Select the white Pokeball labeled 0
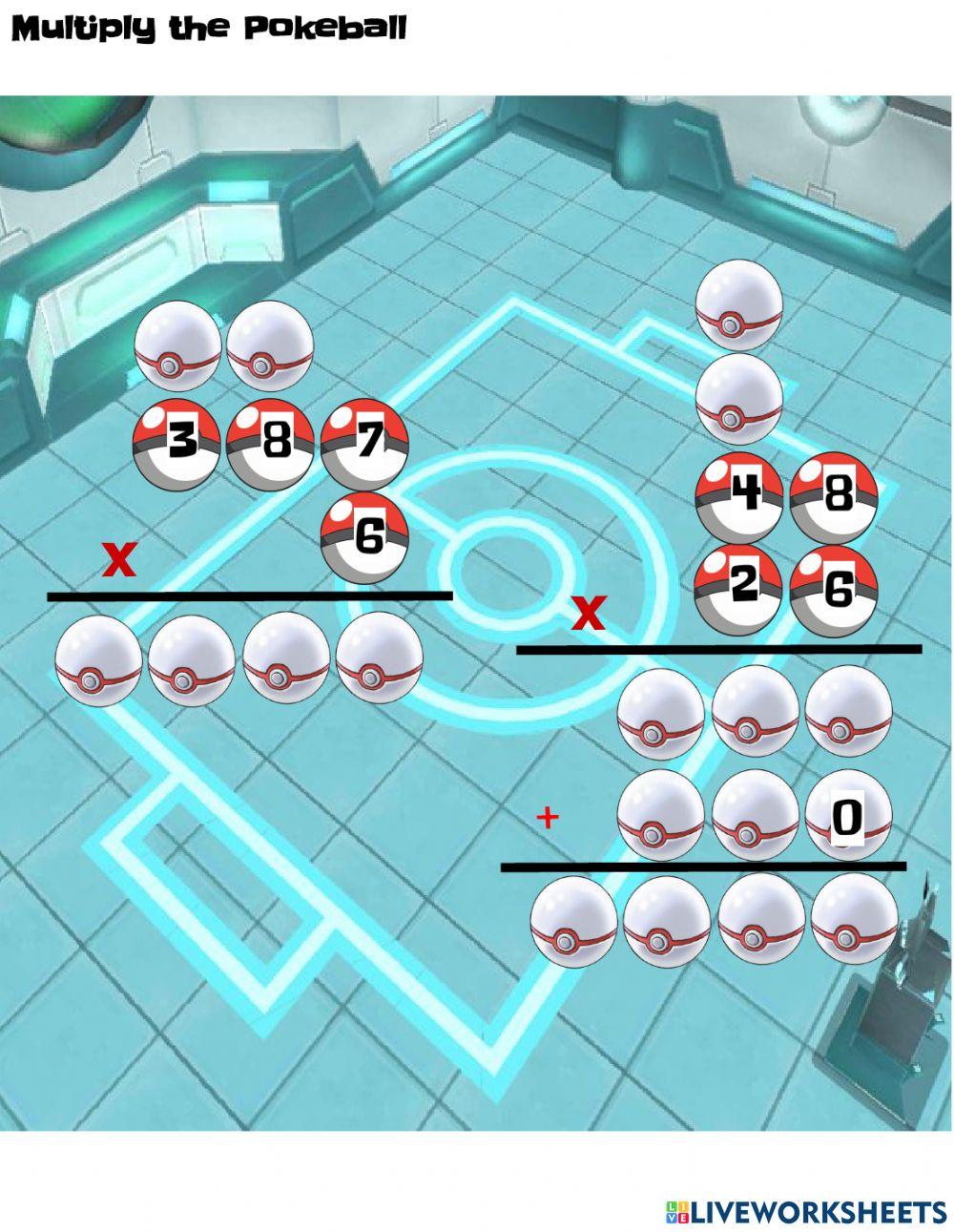Image resolution: width=954 pixels, height=1232 pixels. click(x=848, y=816)
